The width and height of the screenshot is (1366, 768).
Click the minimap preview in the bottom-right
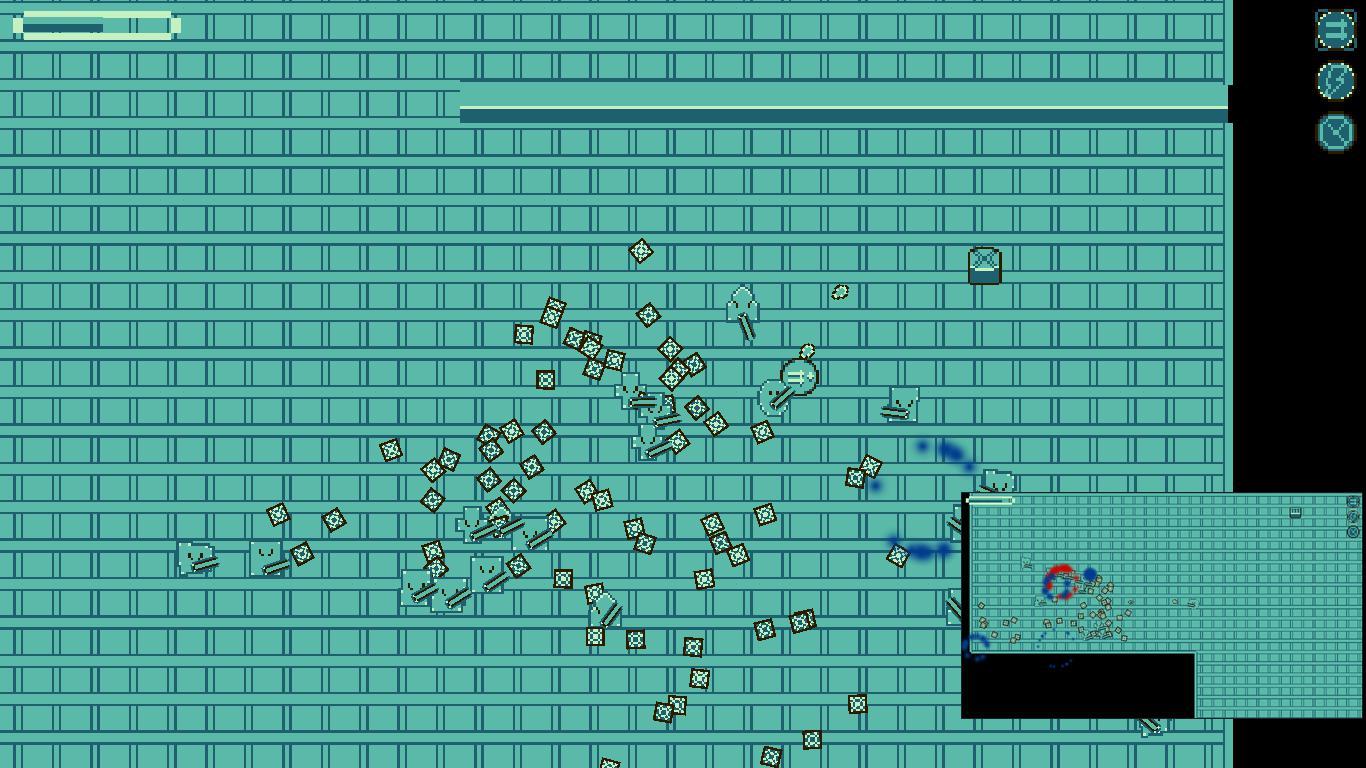click(1160, 600)
